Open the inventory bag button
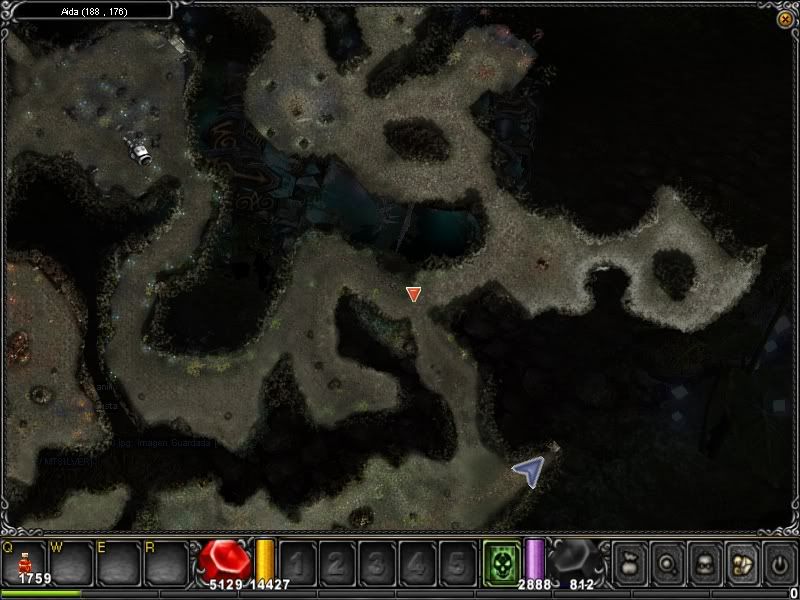Viewport: 800px width, 600px height. click(628, 562)
